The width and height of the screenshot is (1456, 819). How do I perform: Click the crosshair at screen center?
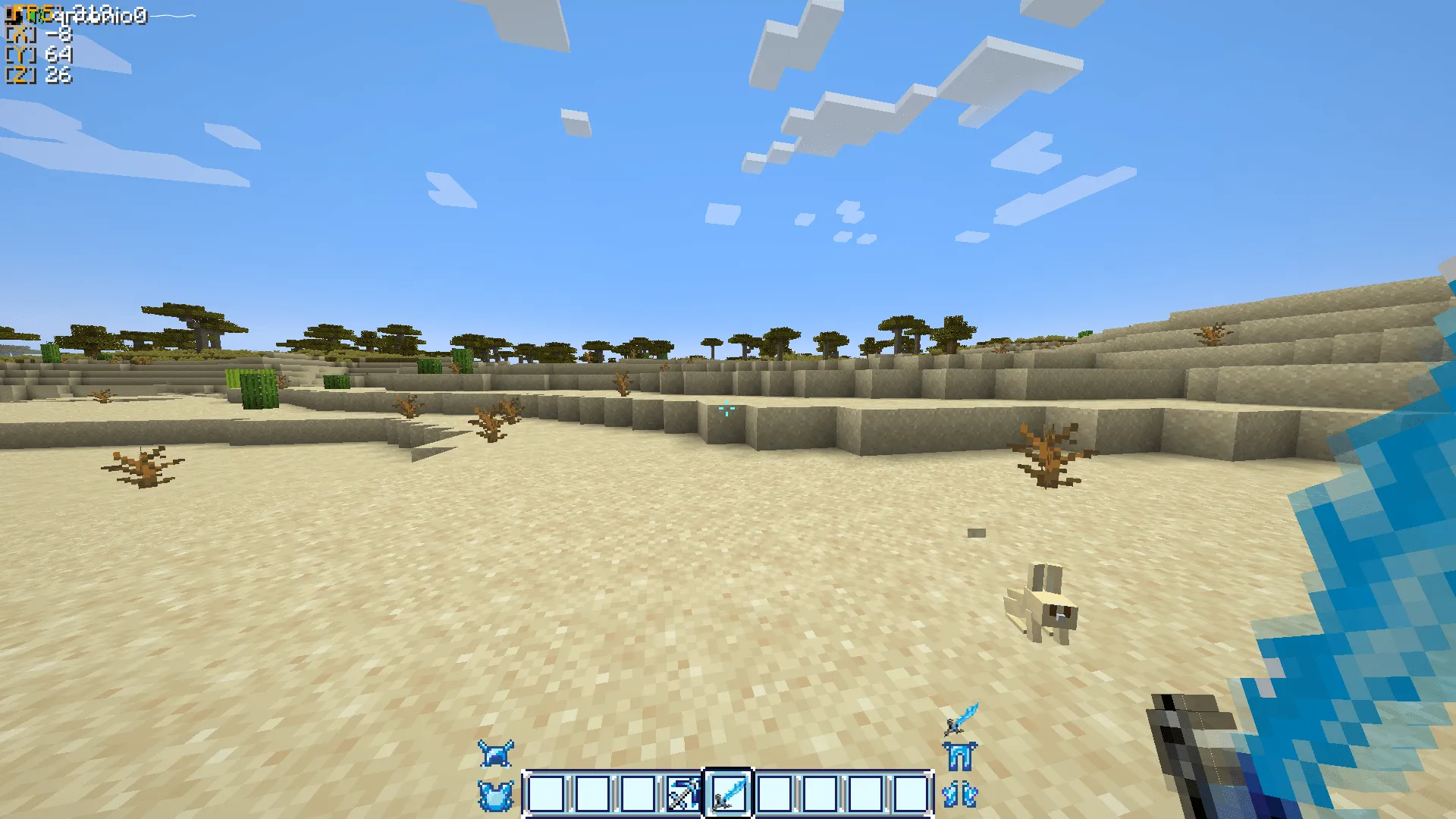click(726, 408)
